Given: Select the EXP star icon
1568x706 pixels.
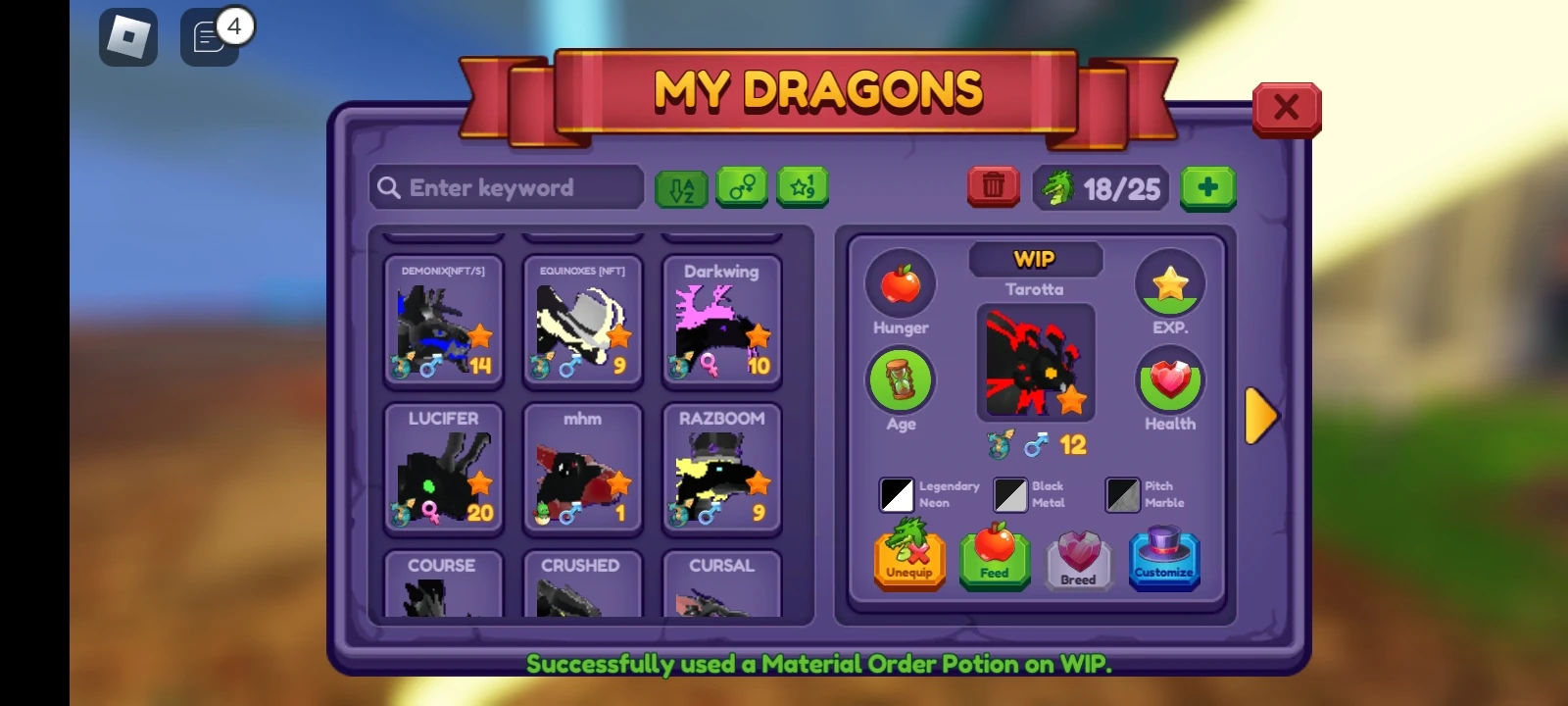Looking at the screenshot, I should pyautogui.click(x=1170, y=283).
